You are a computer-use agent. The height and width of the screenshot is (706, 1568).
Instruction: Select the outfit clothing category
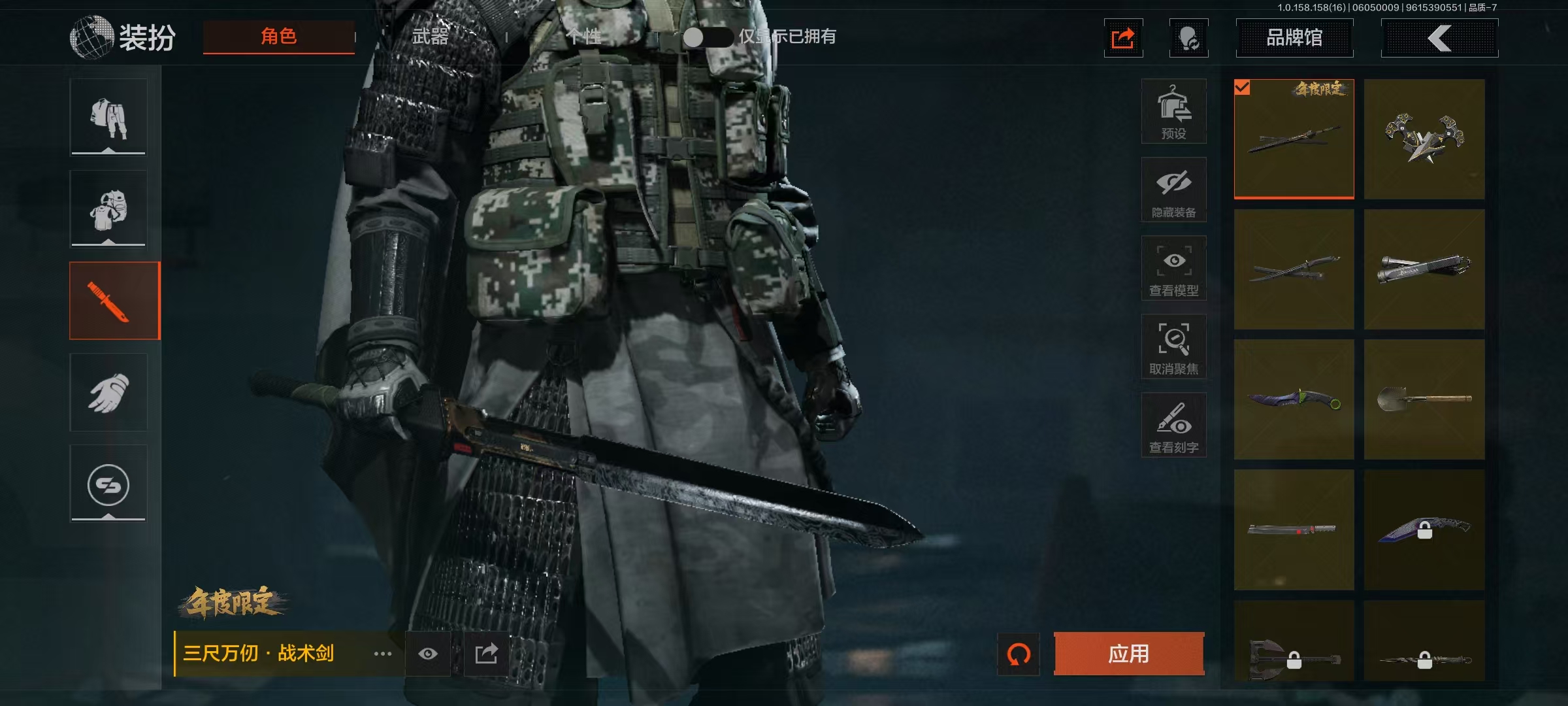108,118
